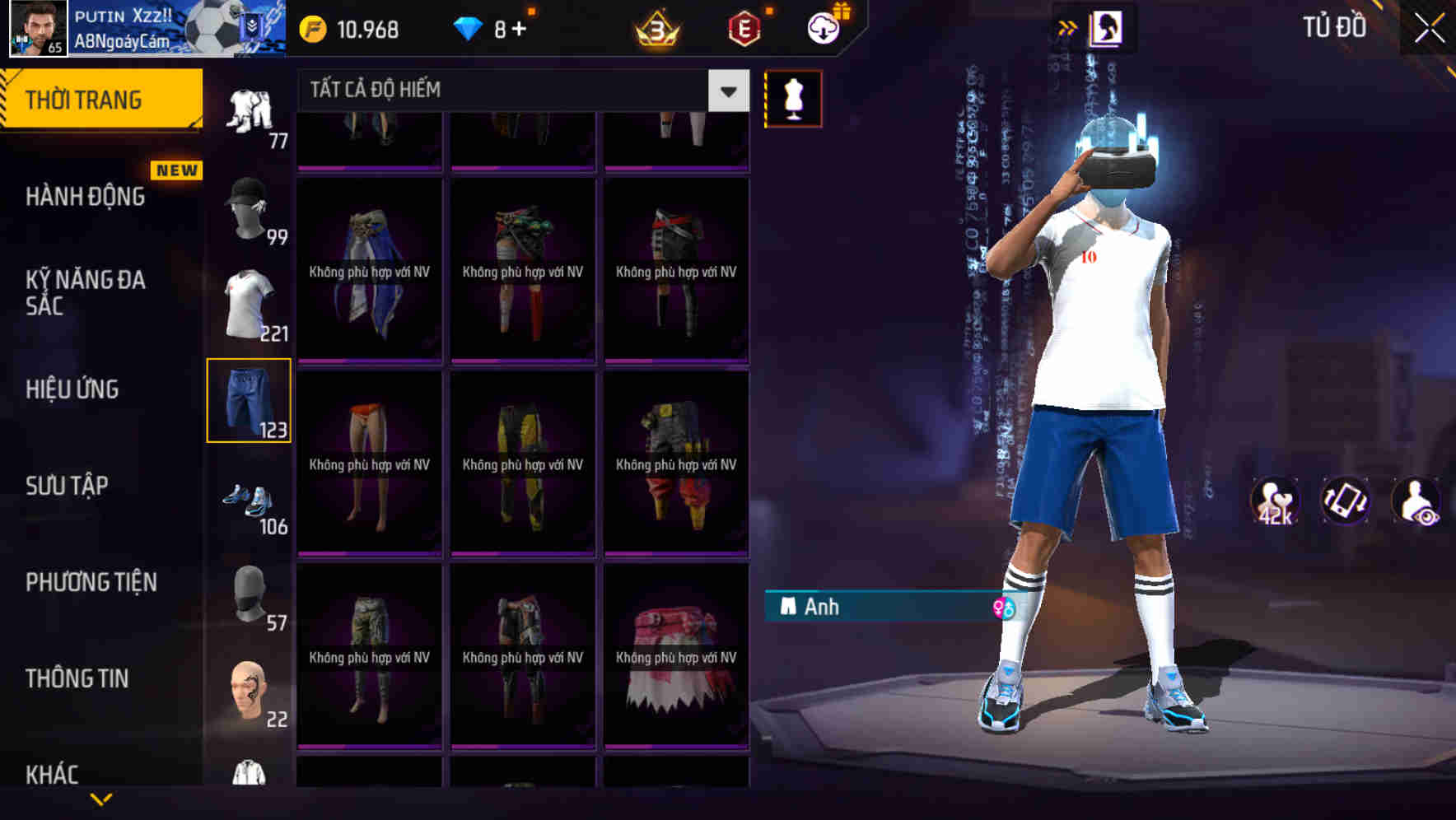Select the mask category icon labeled 57

(249, 594)
